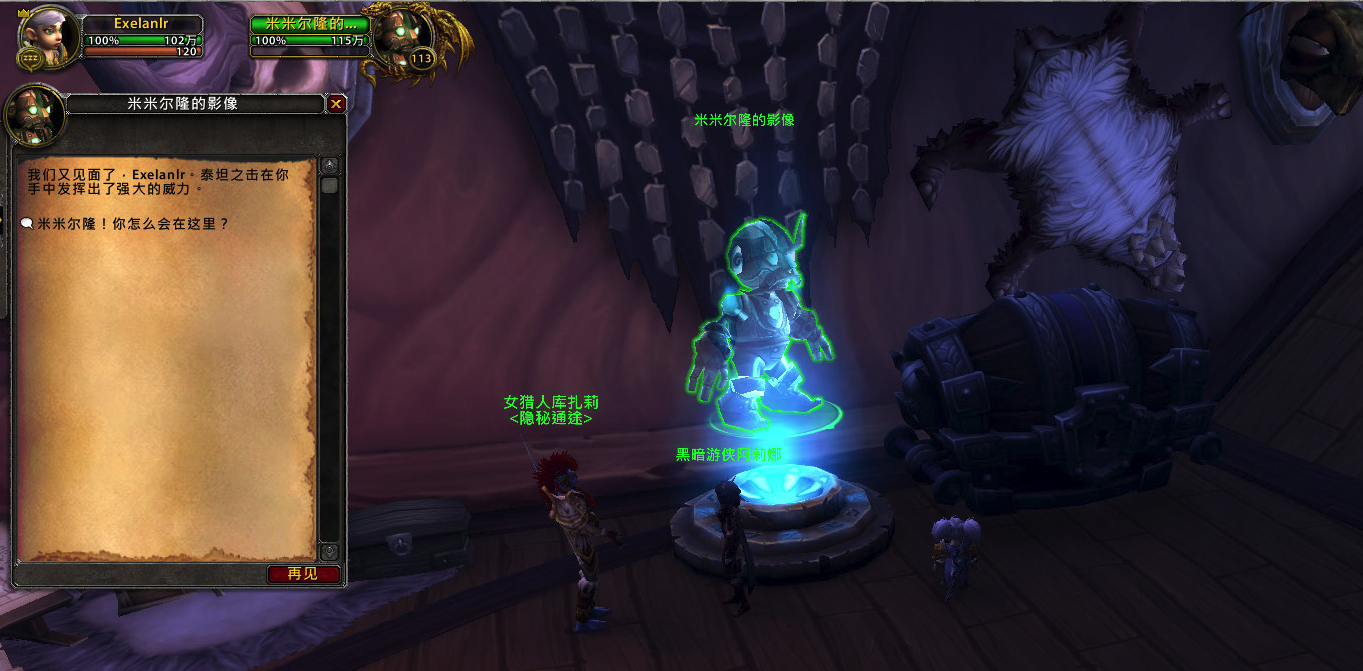This screenshot has width=1363, height=671.
Task: Click the dialogue scroll-down arrow
Action: click(329, 551)
